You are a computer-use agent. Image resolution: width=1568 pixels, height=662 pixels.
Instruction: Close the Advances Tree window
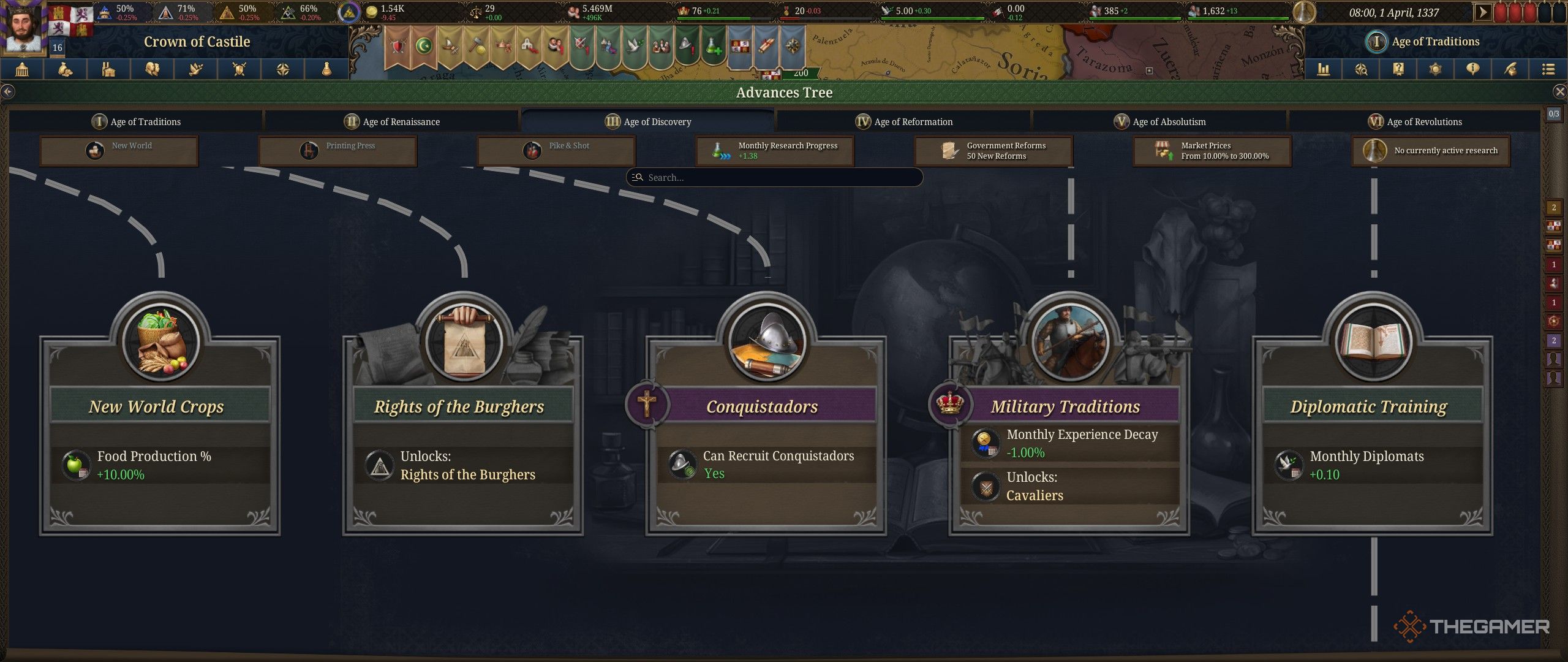click(x=1559, y=93)
